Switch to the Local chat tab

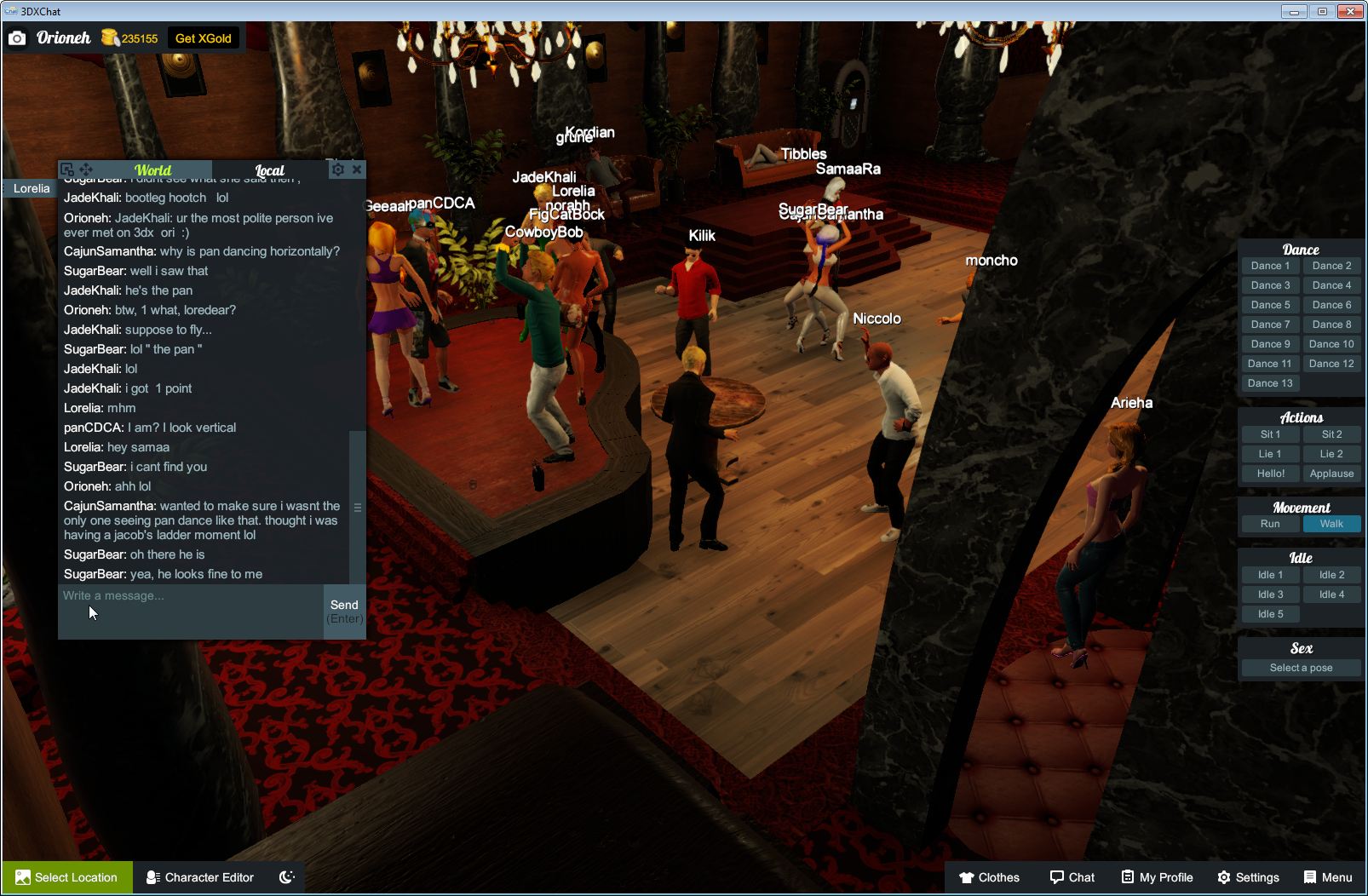(269, 170)
